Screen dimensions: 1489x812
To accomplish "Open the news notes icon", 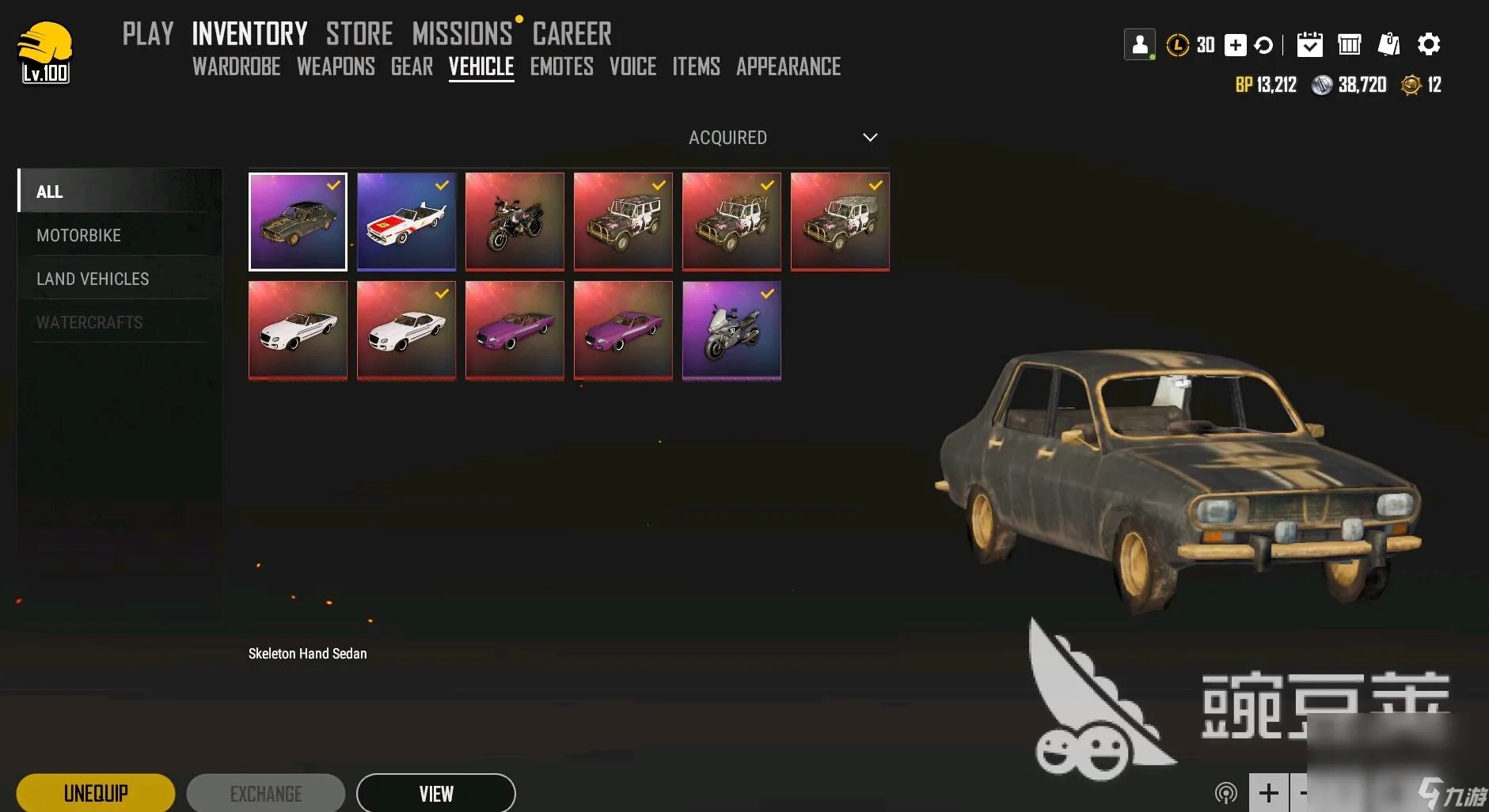I will (1391, 45).
